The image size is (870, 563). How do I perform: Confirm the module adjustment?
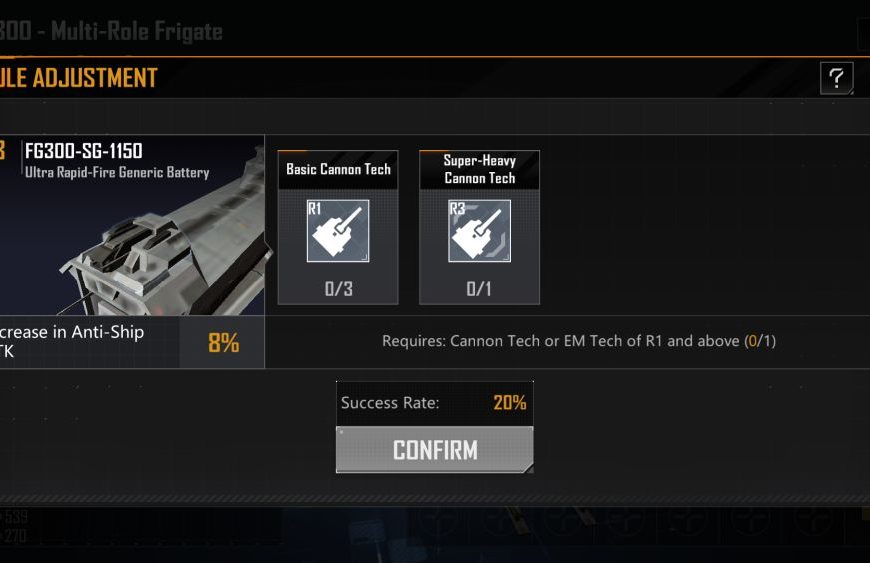point(434,450)
